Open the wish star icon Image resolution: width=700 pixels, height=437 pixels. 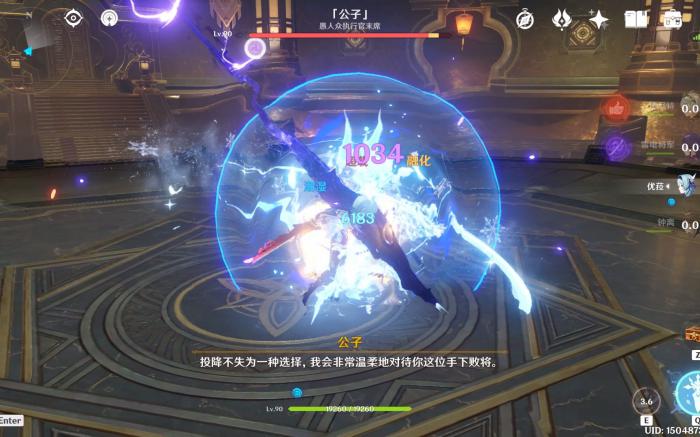598,19
